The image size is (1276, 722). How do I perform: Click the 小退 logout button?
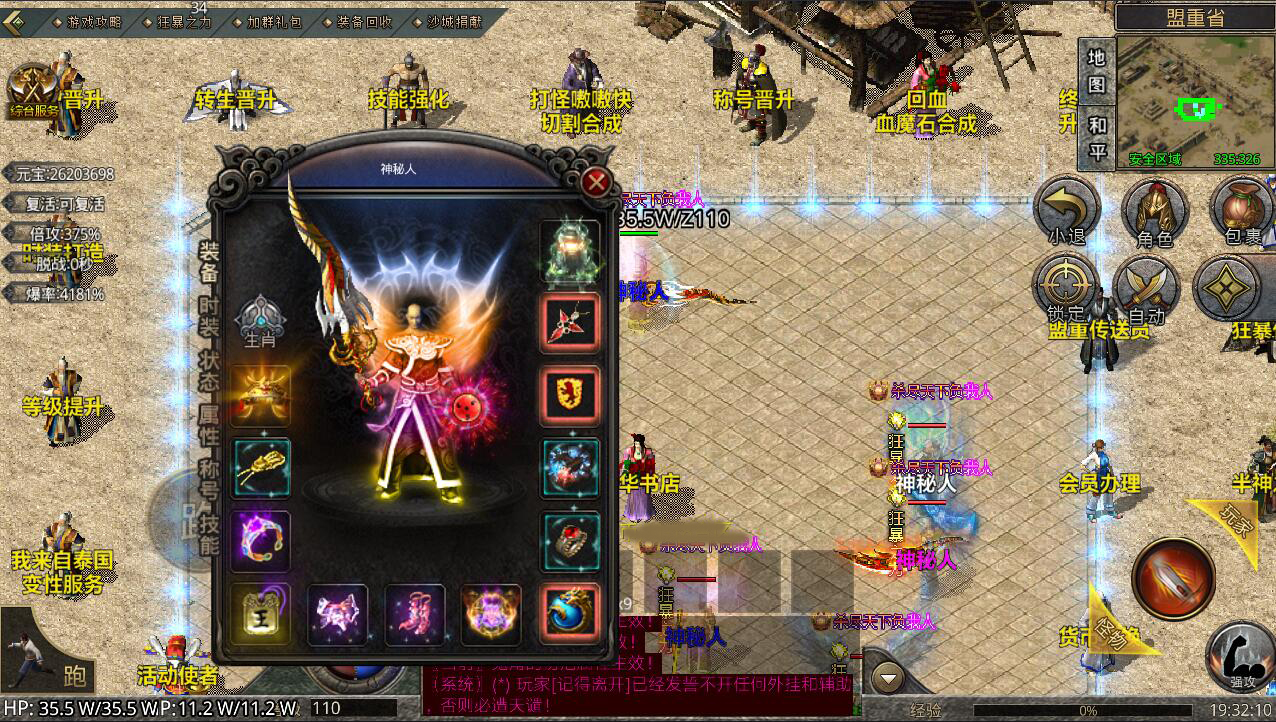click(x=1066, y=214)
